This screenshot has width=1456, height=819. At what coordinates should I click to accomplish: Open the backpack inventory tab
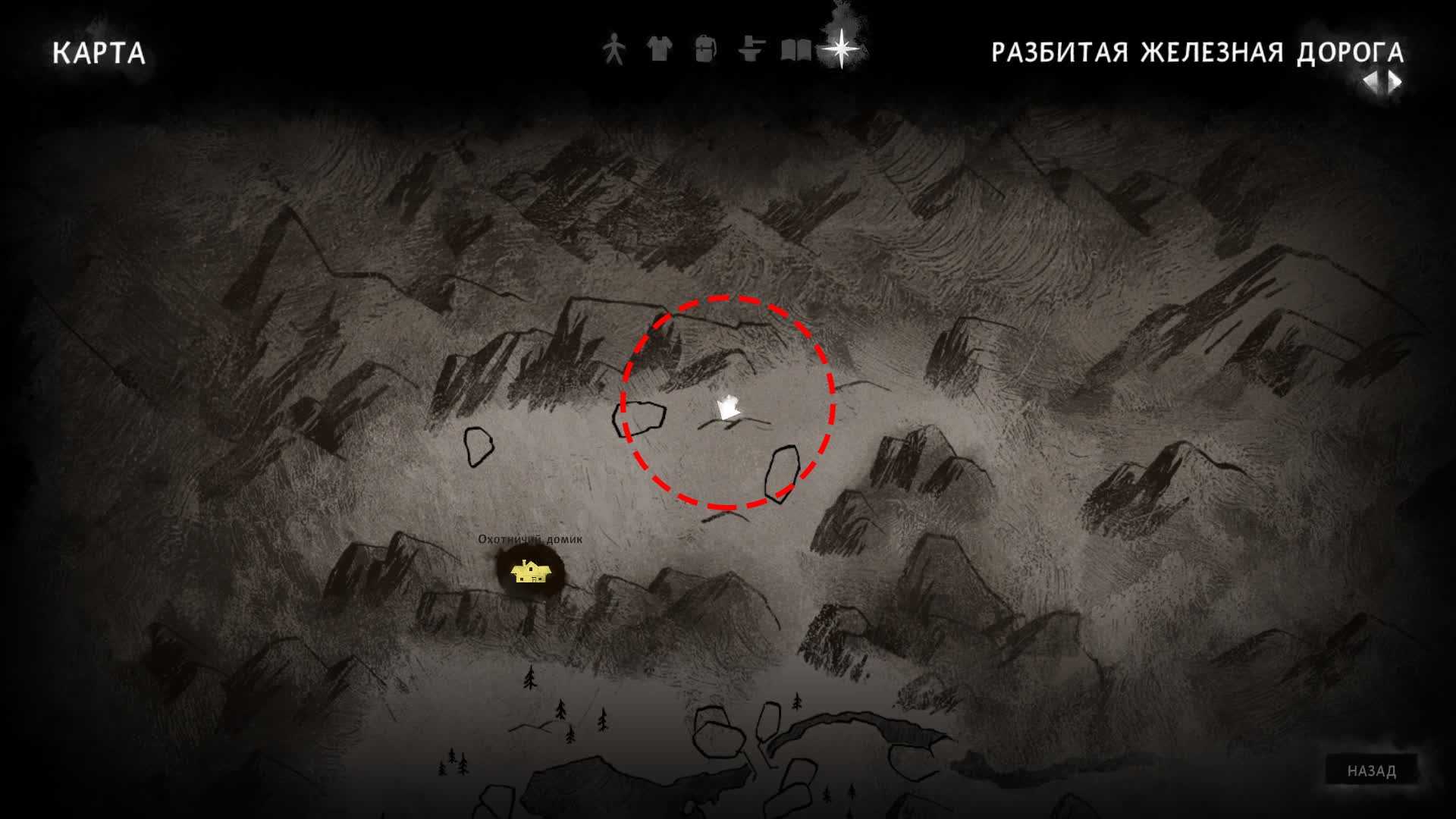click(x=705, y=50)
